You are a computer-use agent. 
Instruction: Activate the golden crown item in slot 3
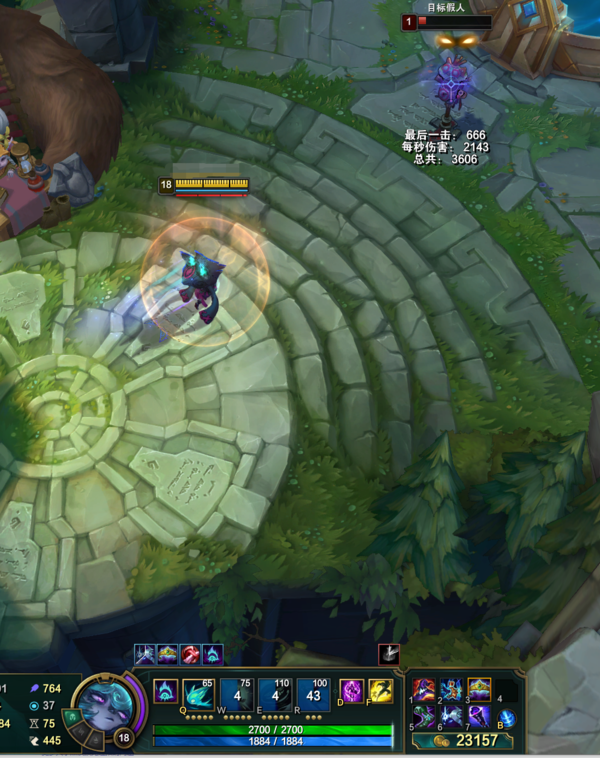pyautogui.click(x=479, y=690)
